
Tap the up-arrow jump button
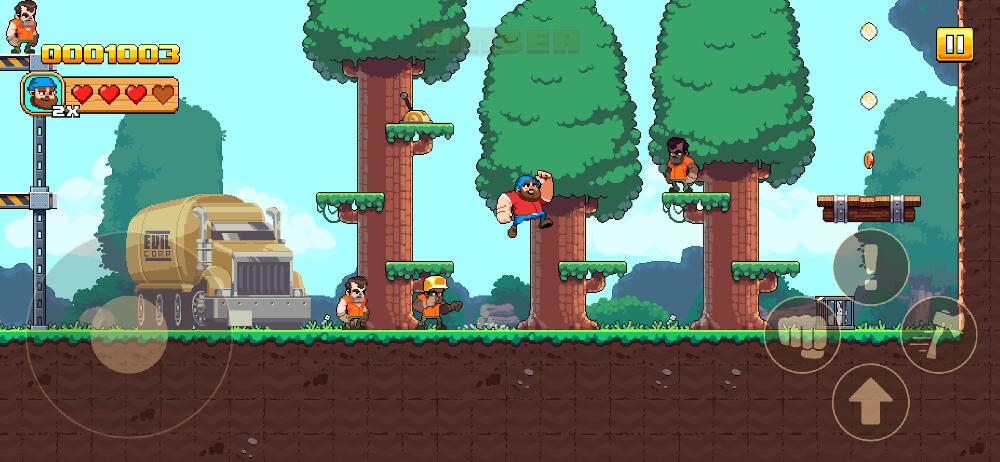[870, 402]
